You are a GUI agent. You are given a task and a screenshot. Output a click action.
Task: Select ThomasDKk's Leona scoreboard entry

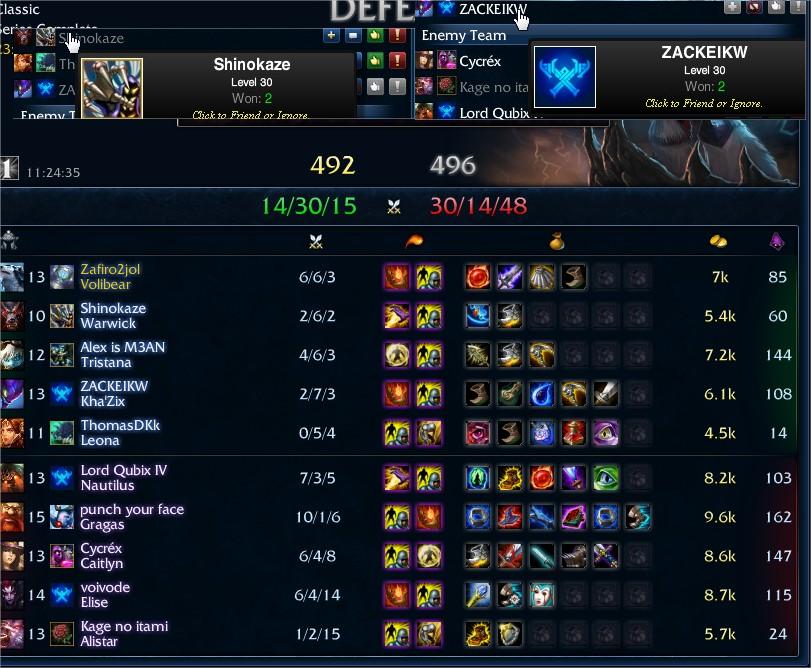(120, 432)
